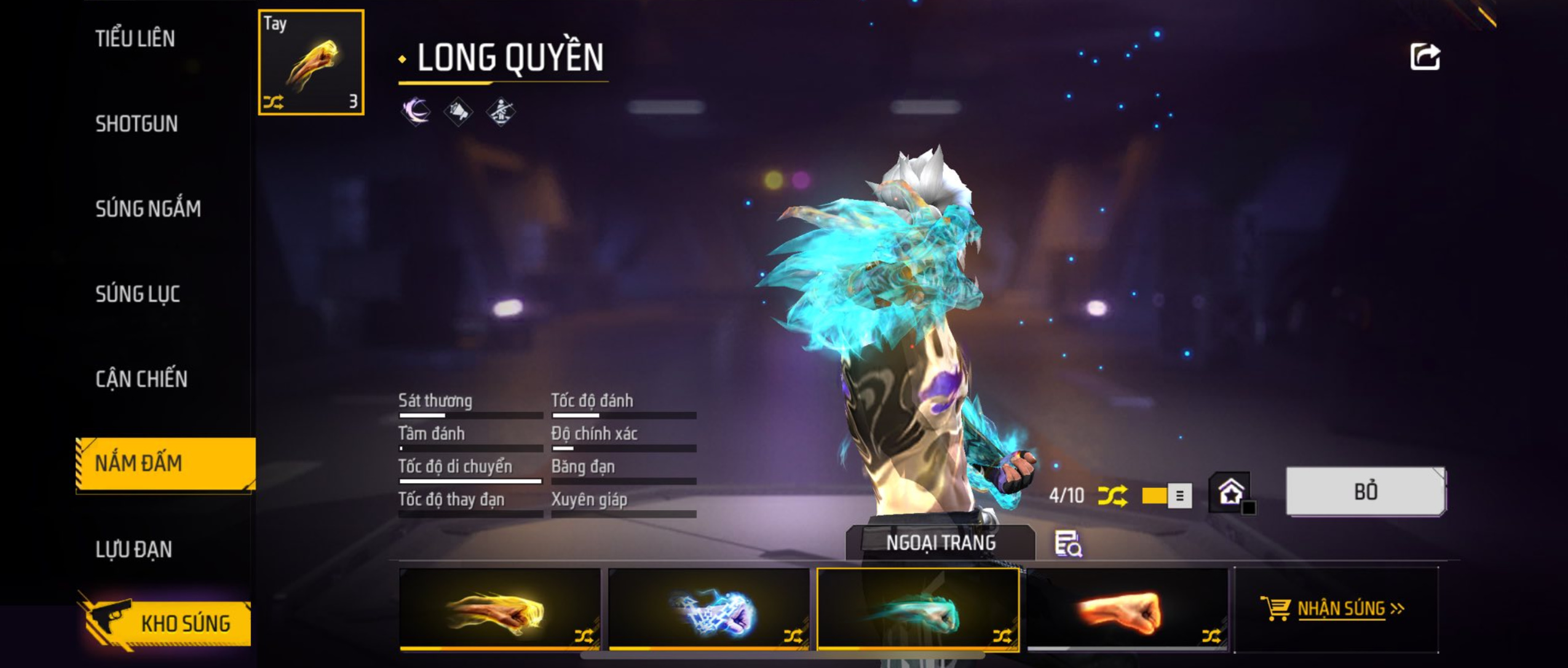Switch to the Shotgun category
The width and height of the screenshot is (1568, 668).
[x=137, y=124]
